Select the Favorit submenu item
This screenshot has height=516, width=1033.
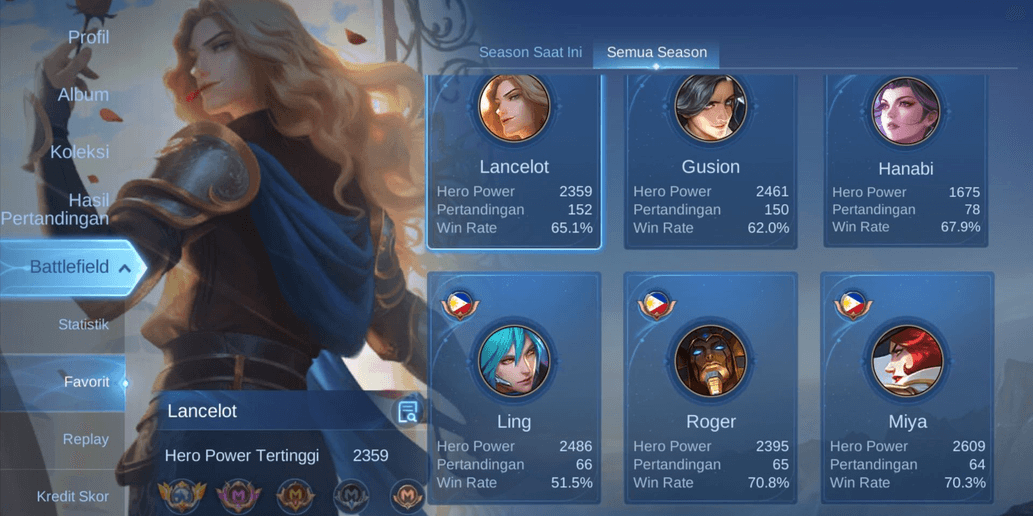click(86, 382)
